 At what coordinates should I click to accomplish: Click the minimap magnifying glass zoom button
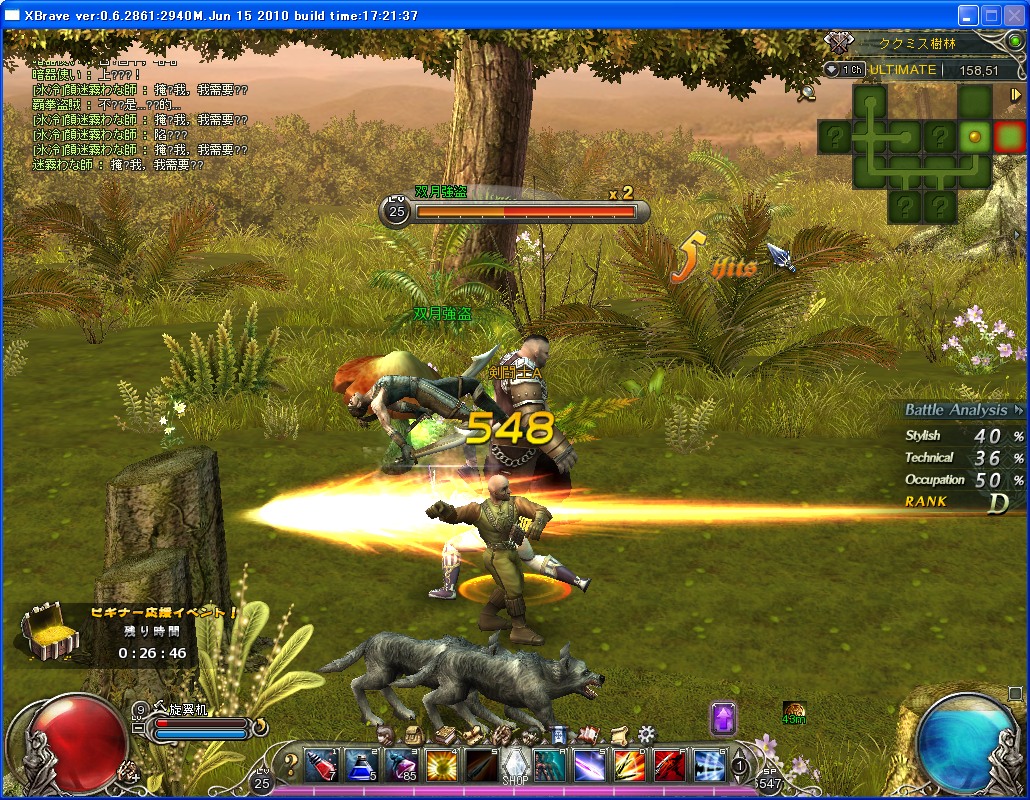pyautogui.click(x=807, y=93)
